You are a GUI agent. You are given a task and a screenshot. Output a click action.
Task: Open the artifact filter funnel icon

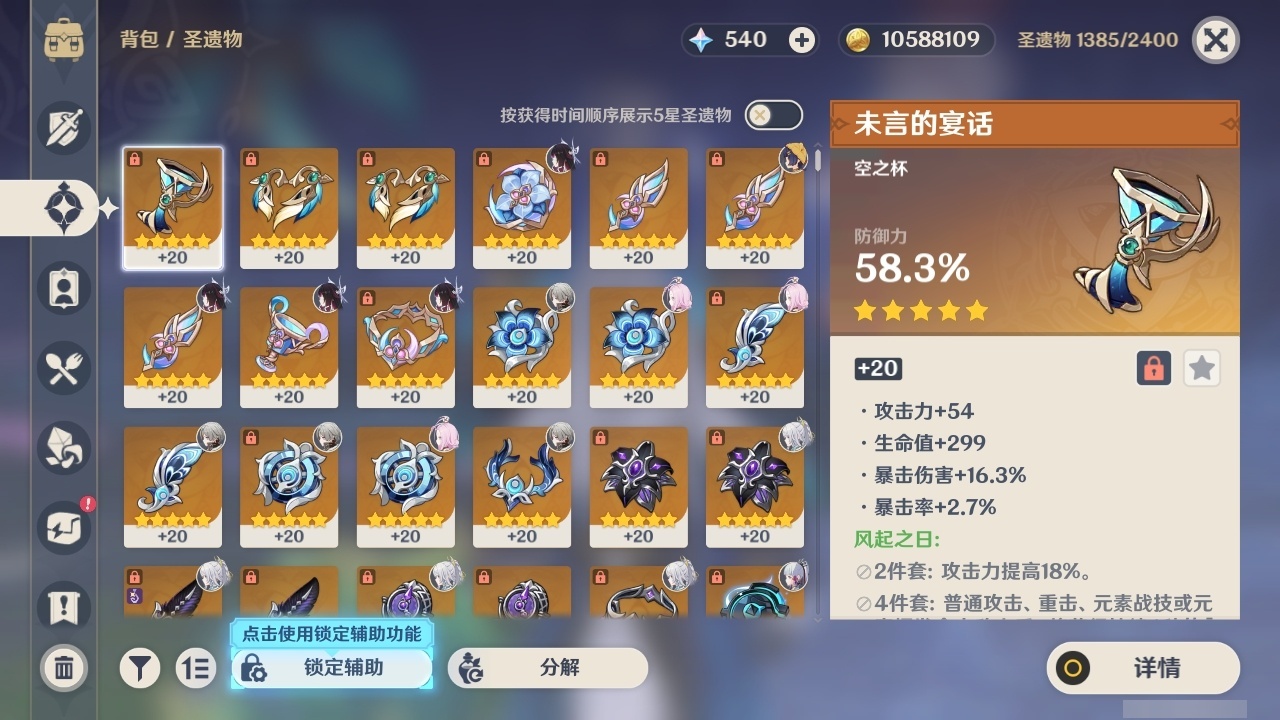tap(140, 668)
